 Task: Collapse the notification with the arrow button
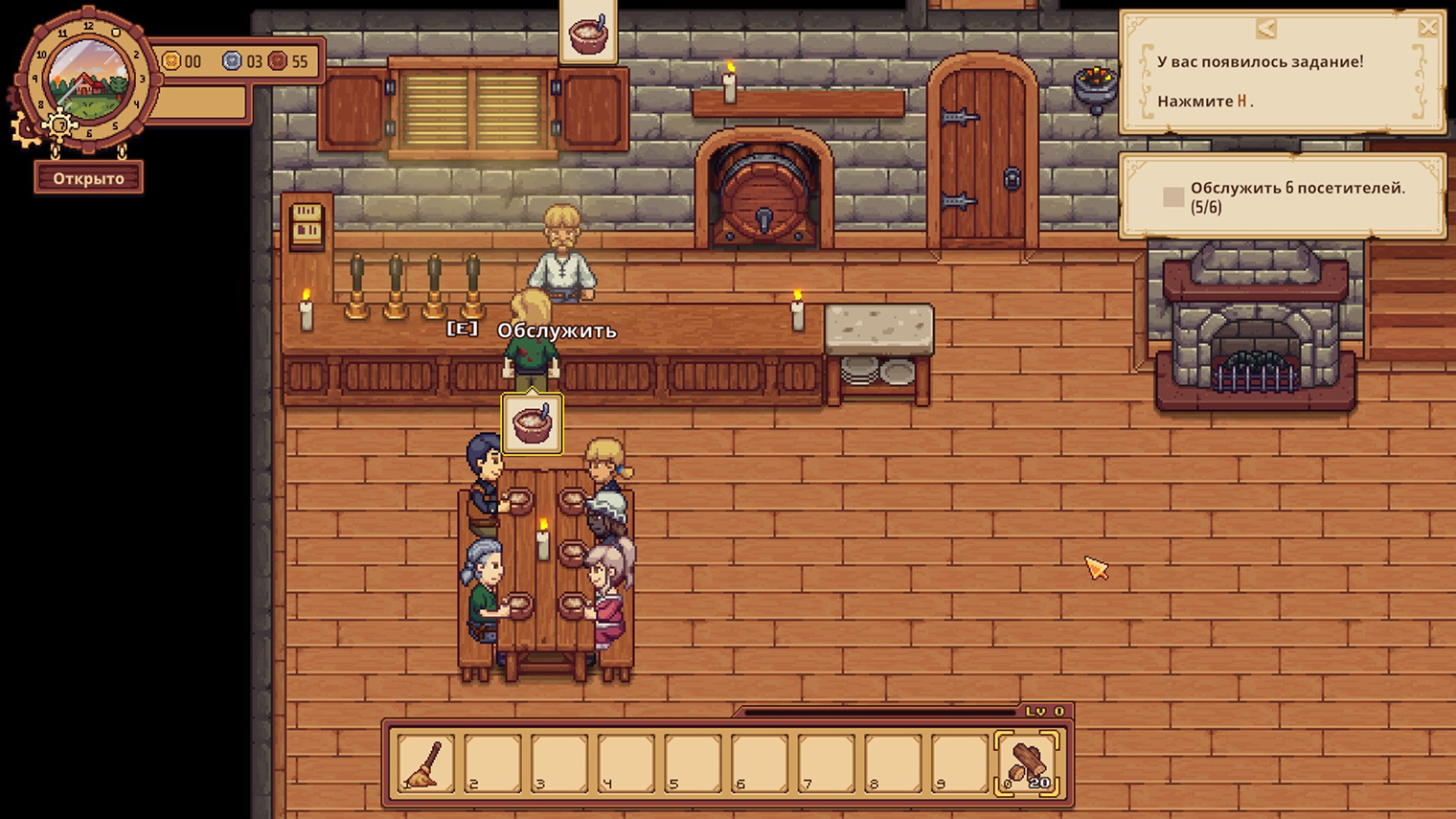1266,29
